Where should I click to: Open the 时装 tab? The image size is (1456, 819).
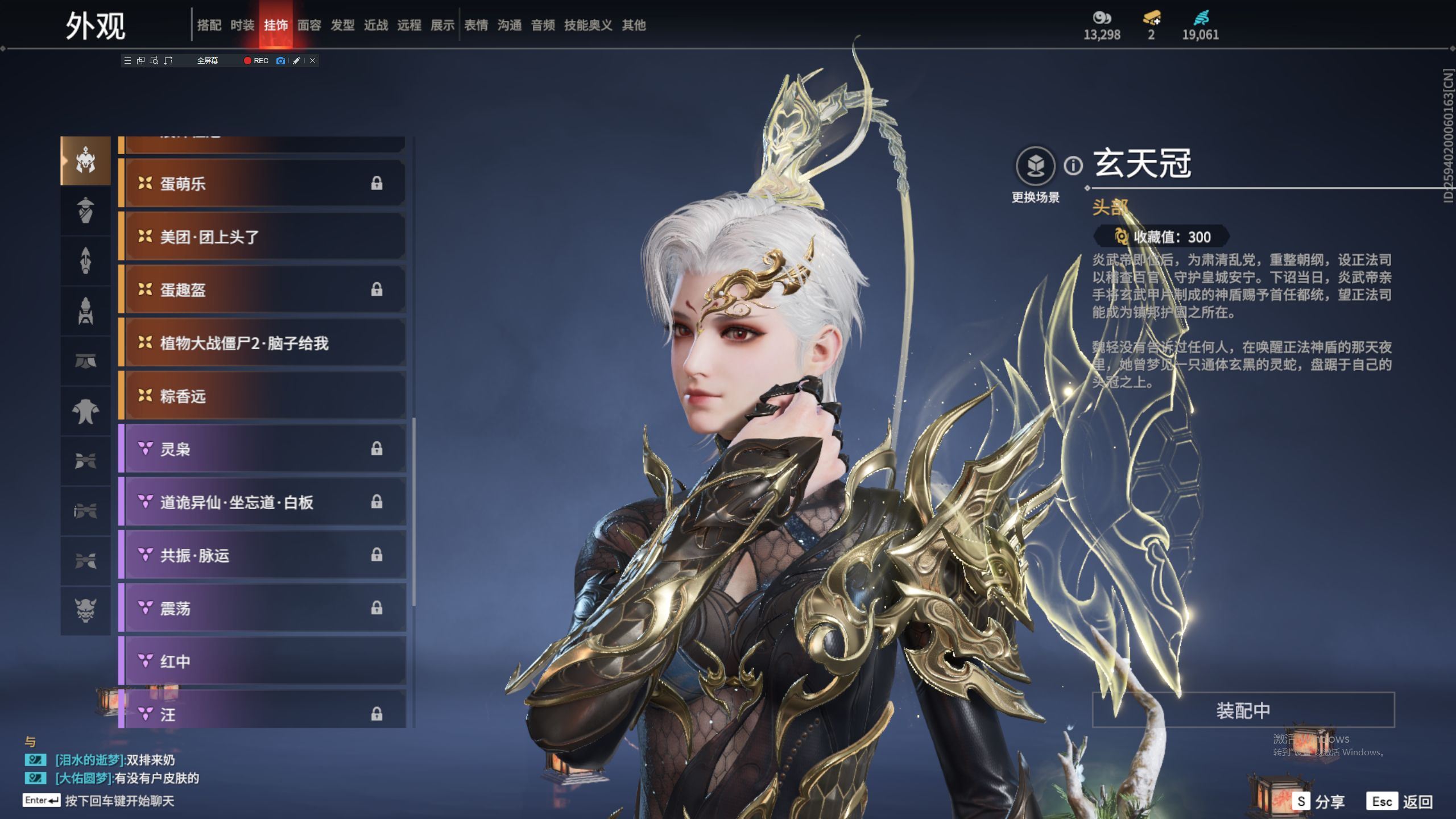point(242,25)
